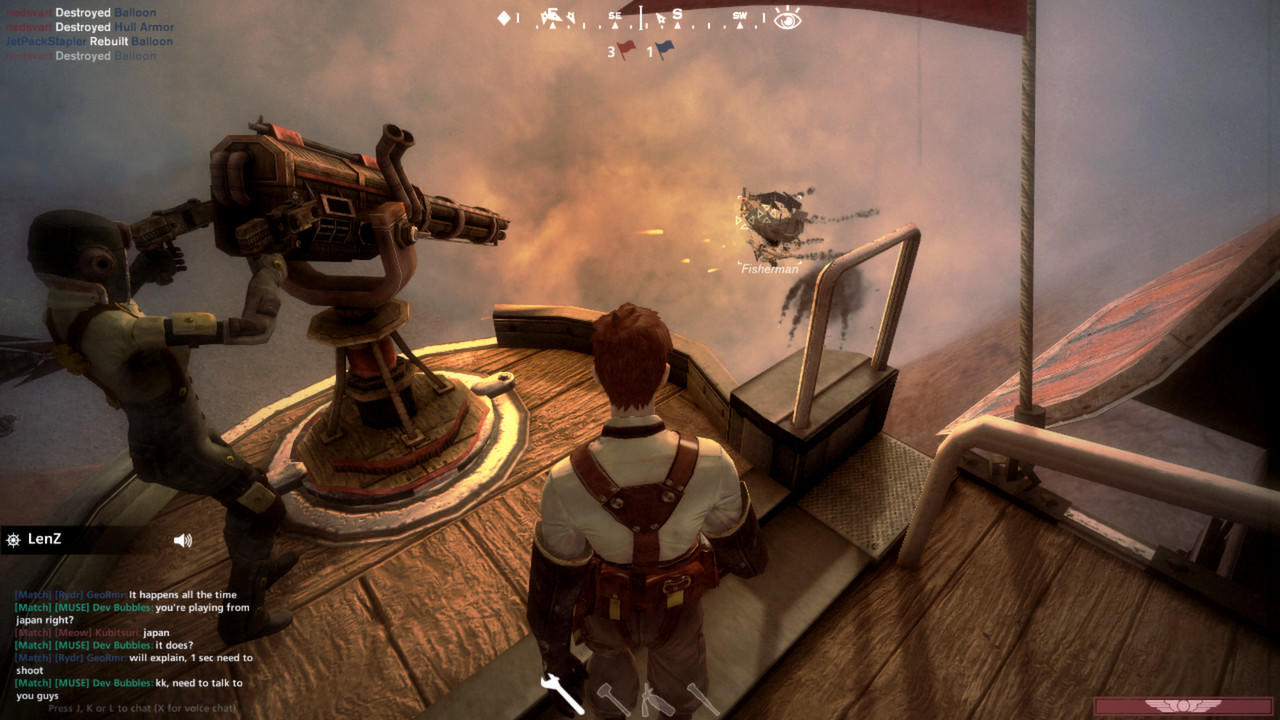Click the red team flag icon

pyautogui.click(x=627, y=47)
